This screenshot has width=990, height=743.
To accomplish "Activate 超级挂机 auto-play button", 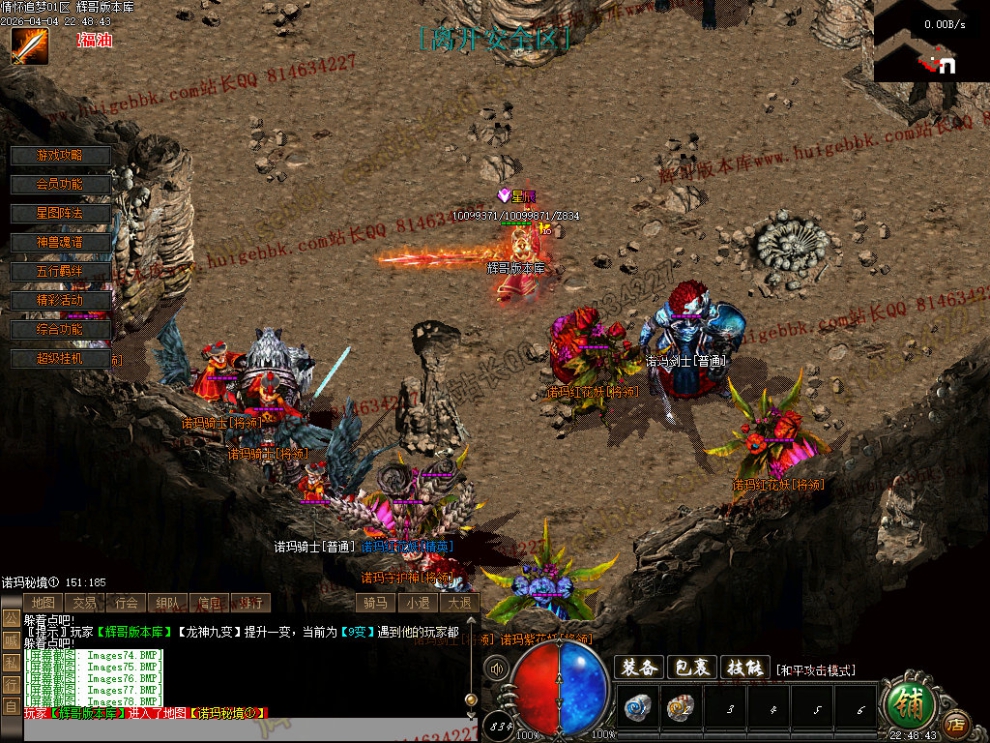I will tap(60, 358).
